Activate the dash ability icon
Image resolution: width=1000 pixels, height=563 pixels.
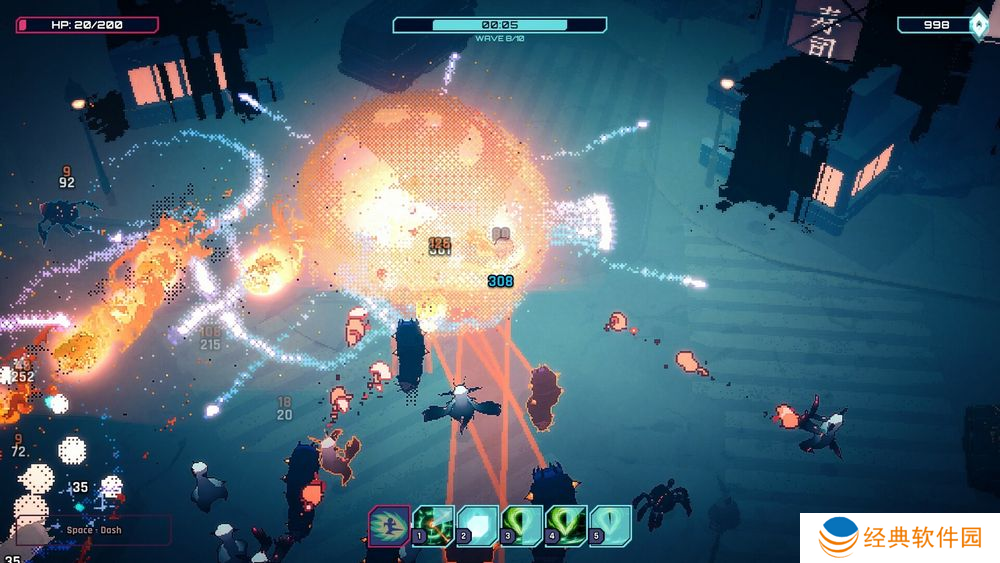[x=388, y=525]
